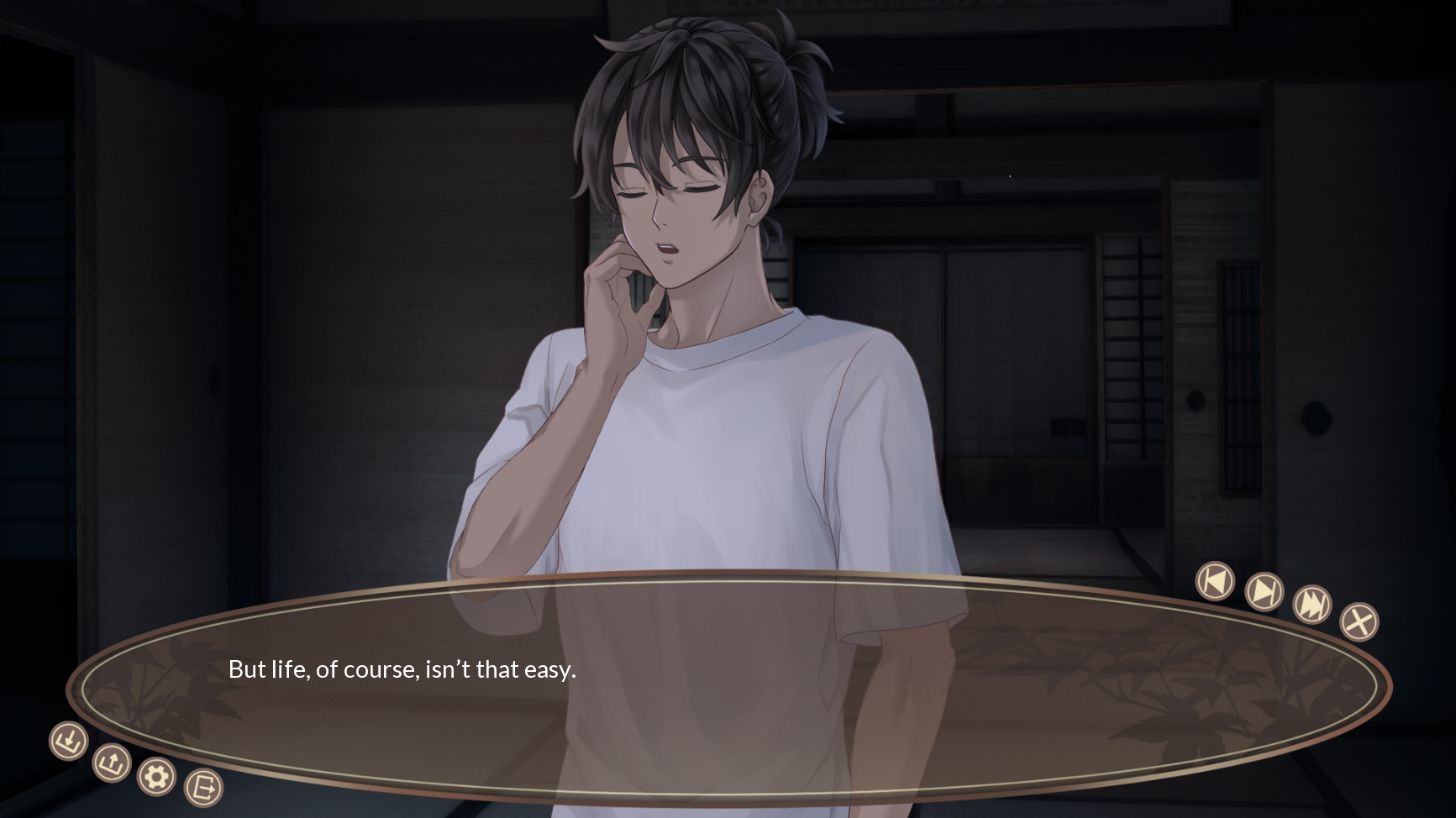Hide the dialogue box with the X button
Viewport: 1456px width, 818px height.
coord(1359,621)
